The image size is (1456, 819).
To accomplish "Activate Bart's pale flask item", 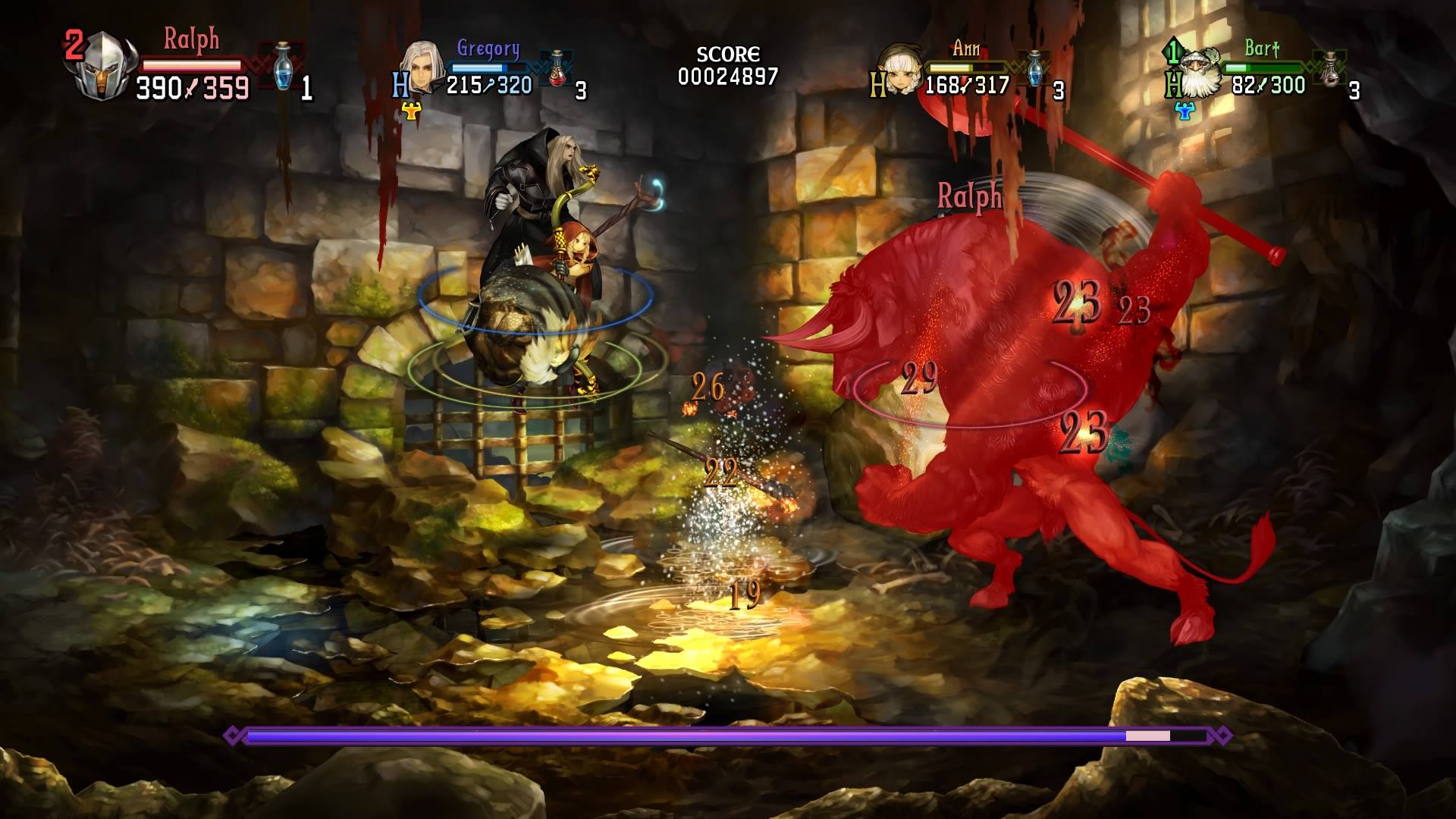I will (1330, 71).
